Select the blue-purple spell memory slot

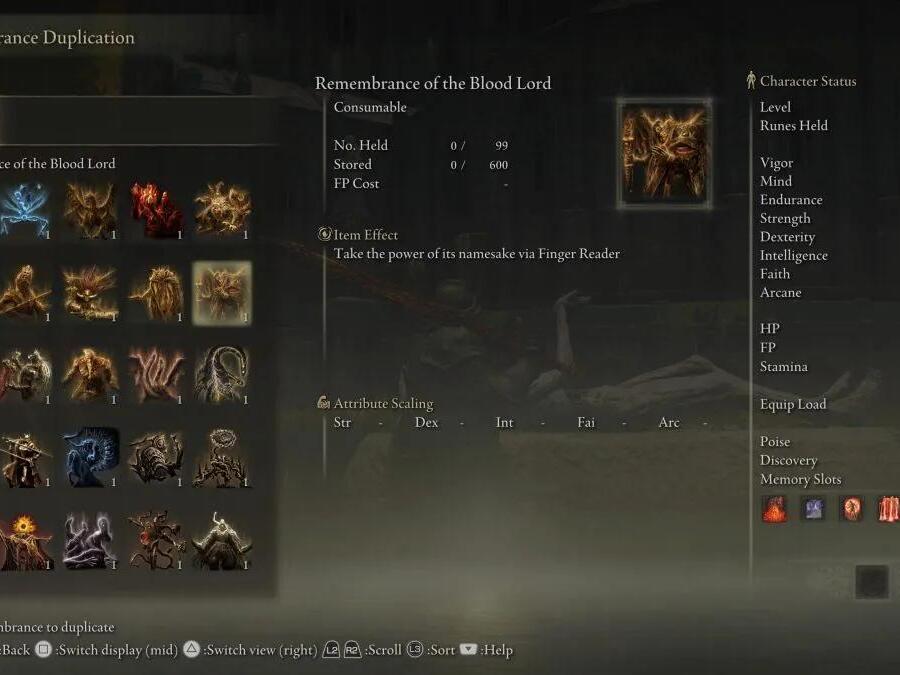tap(812, 509)
